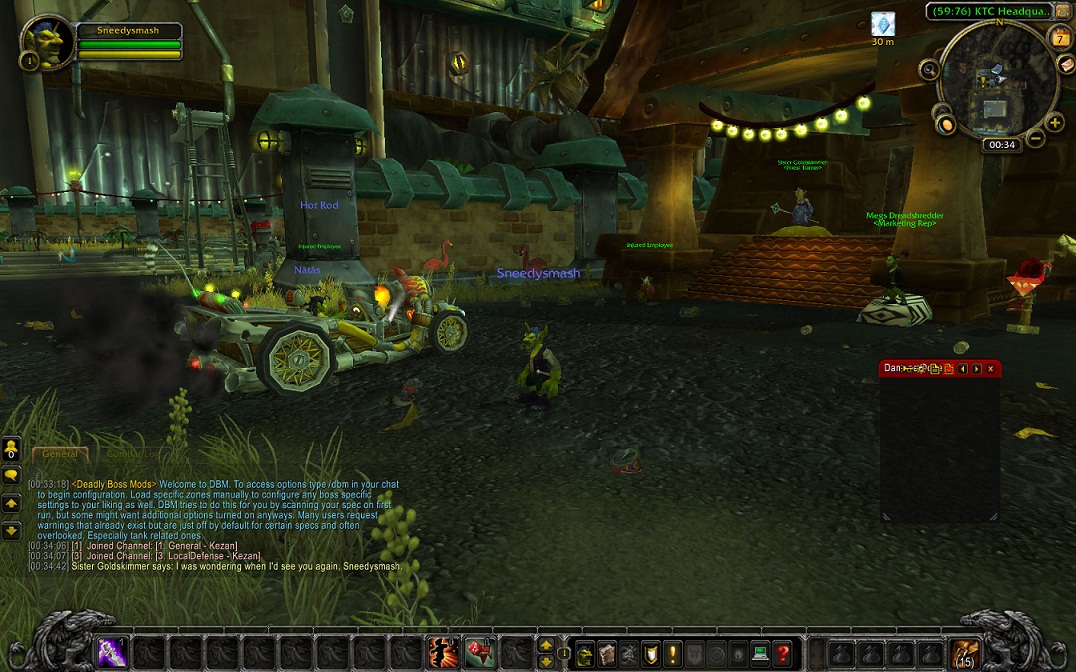Open the friends list social button
Image resolution: width=1076 pixels, height=672 pixels.
tap(12, 449)
